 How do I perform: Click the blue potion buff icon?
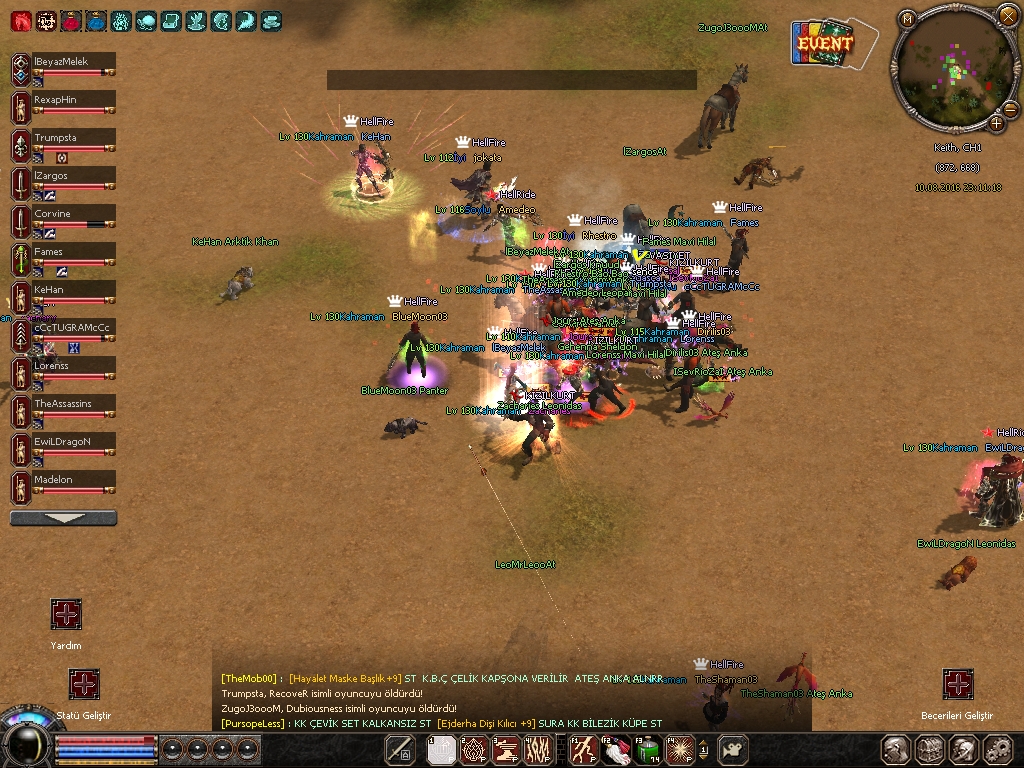(96, 20)
